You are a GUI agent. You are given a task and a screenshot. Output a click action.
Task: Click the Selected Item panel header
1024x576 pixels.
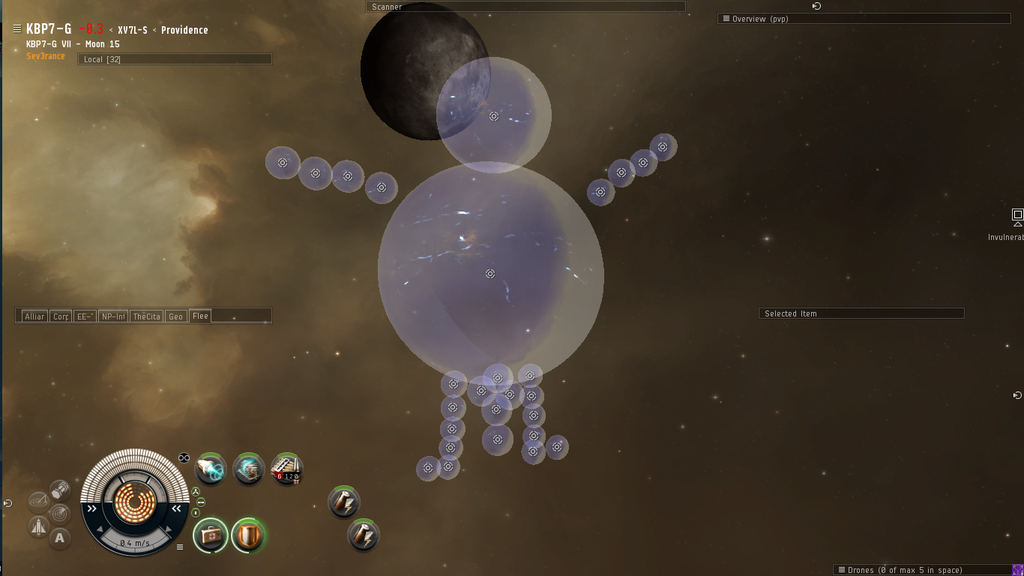(x=861, y=314)
